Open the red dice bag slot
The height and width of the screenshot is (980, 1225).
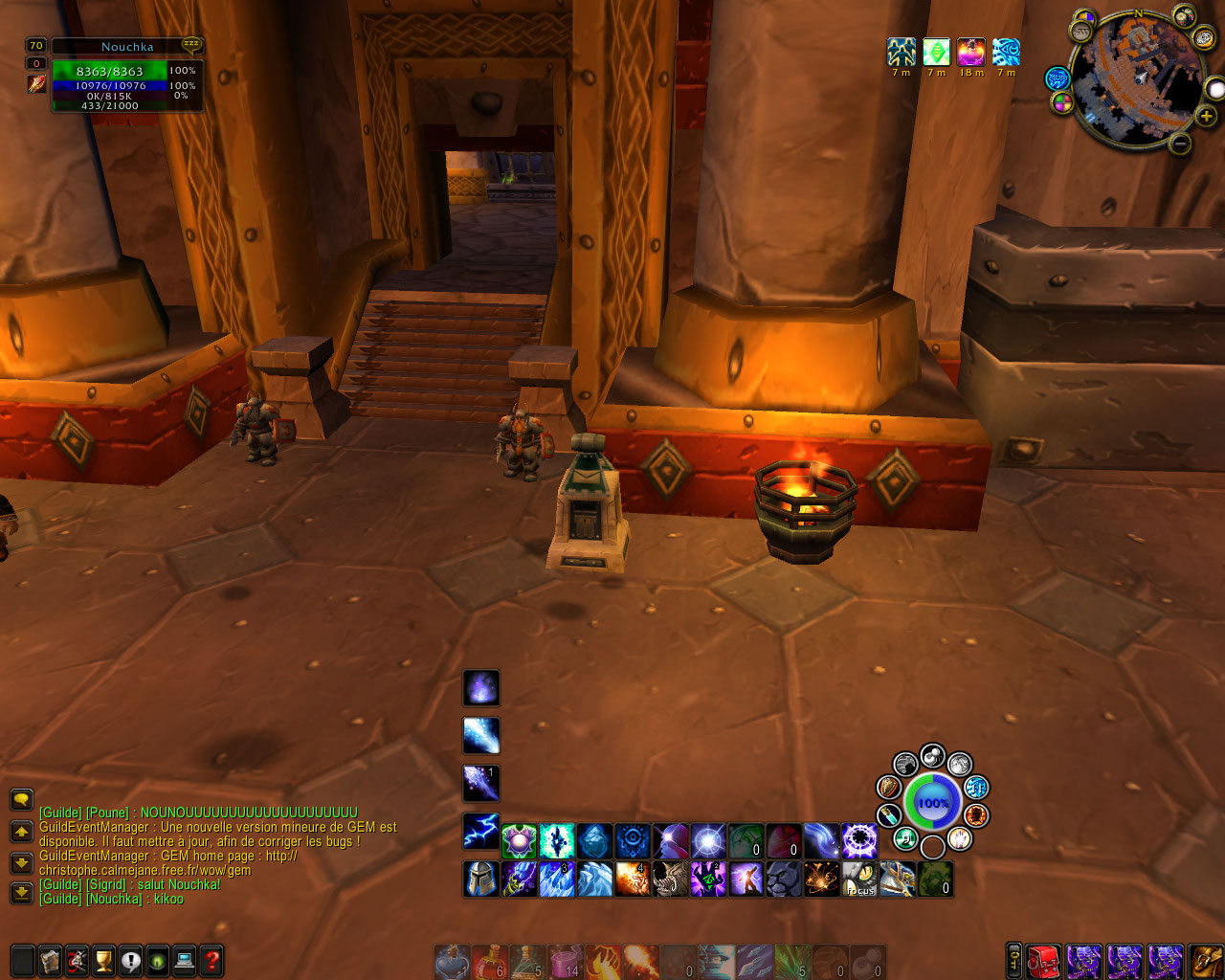pyautogui.click(x=1044, y=960)
